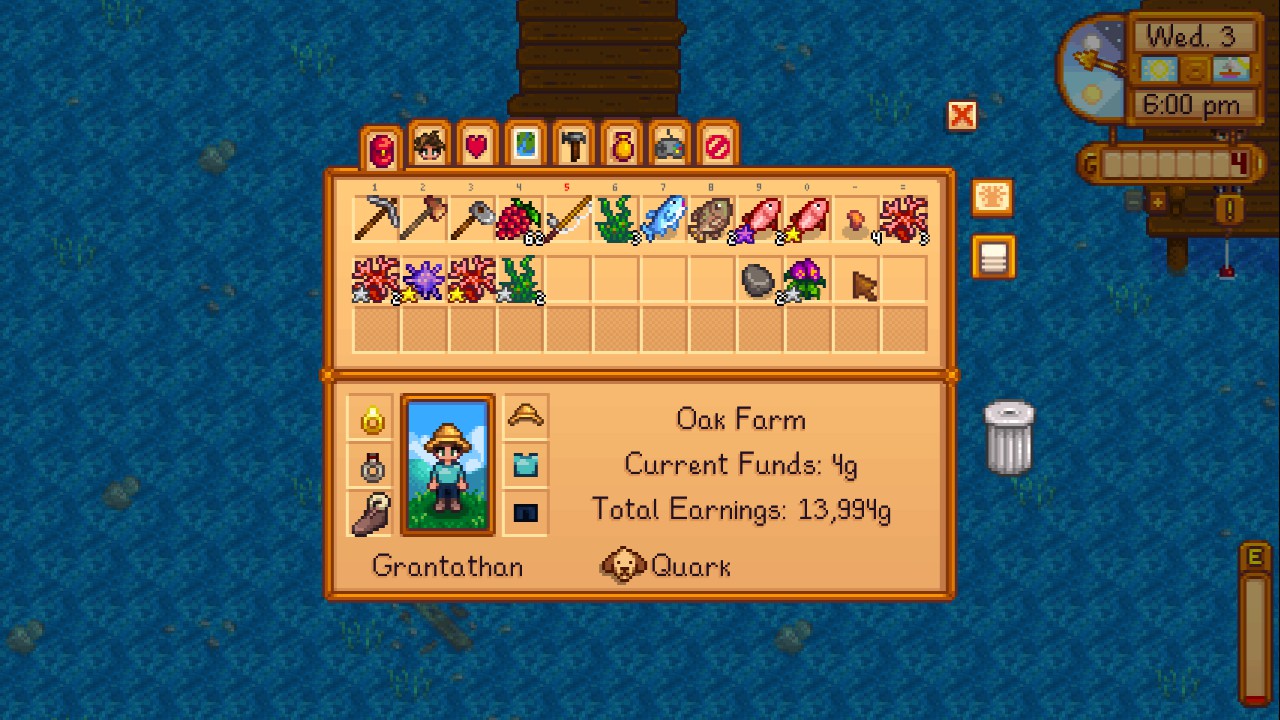Open the Collections tab with the gold pouch
Screen dimensions: 1280x720
(x=621, y=143)
